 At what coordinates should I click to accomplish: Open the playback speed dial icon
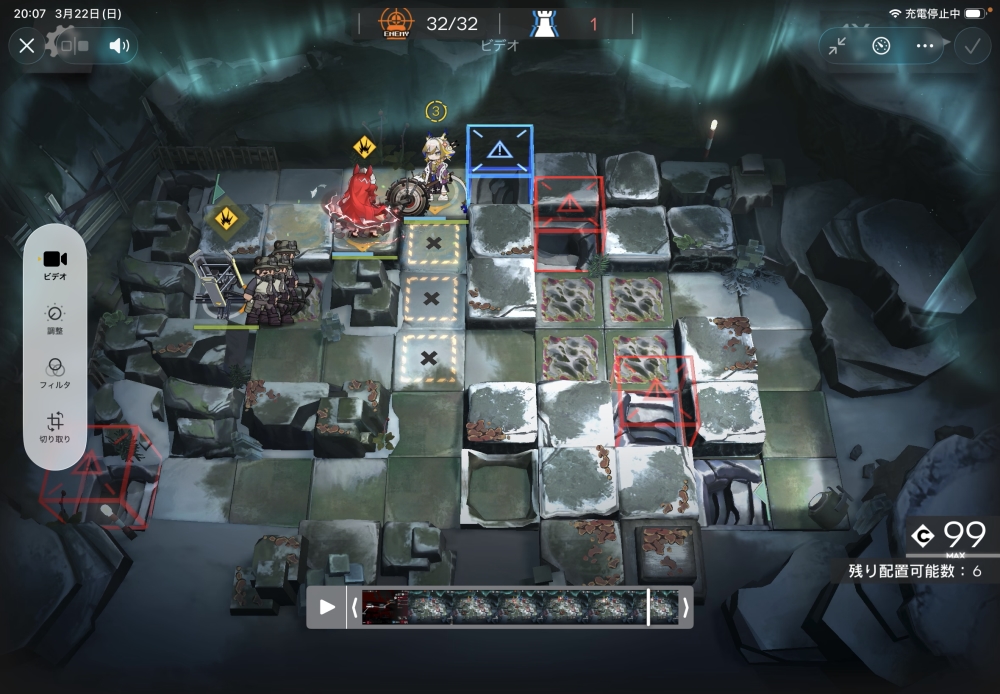(881, 45)
